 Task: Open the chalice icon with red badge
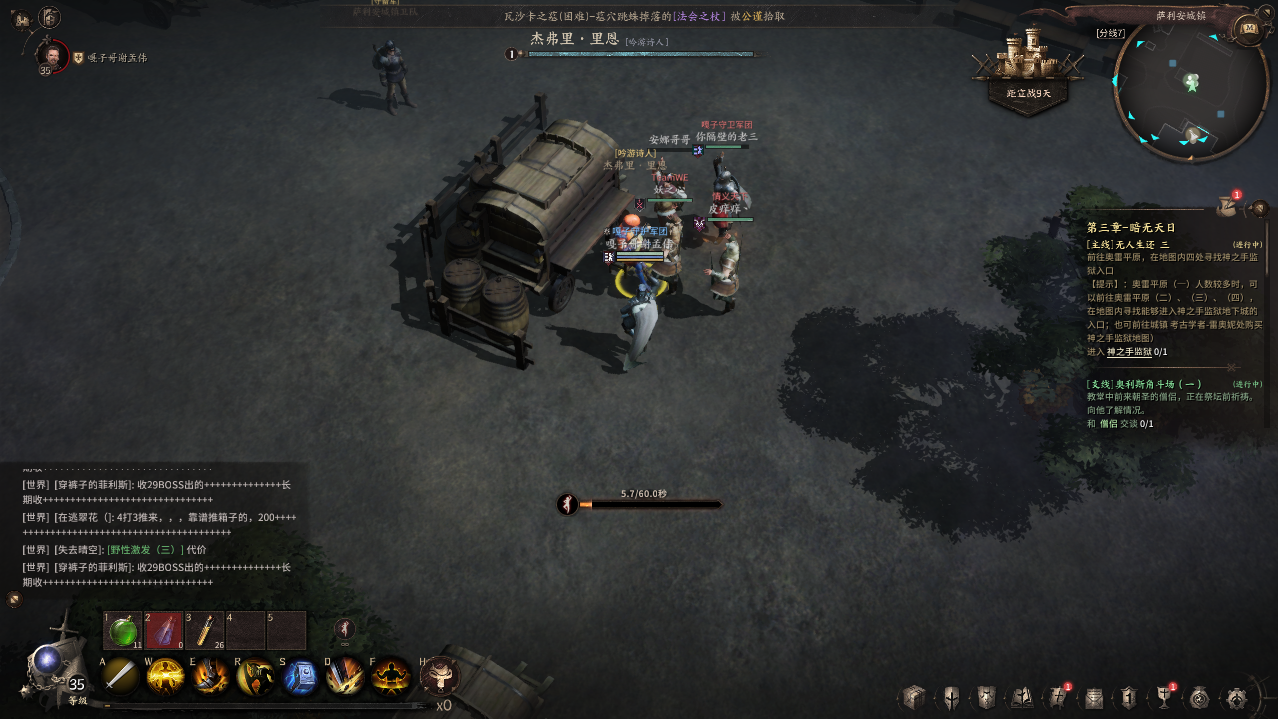tap(1164, 697)
